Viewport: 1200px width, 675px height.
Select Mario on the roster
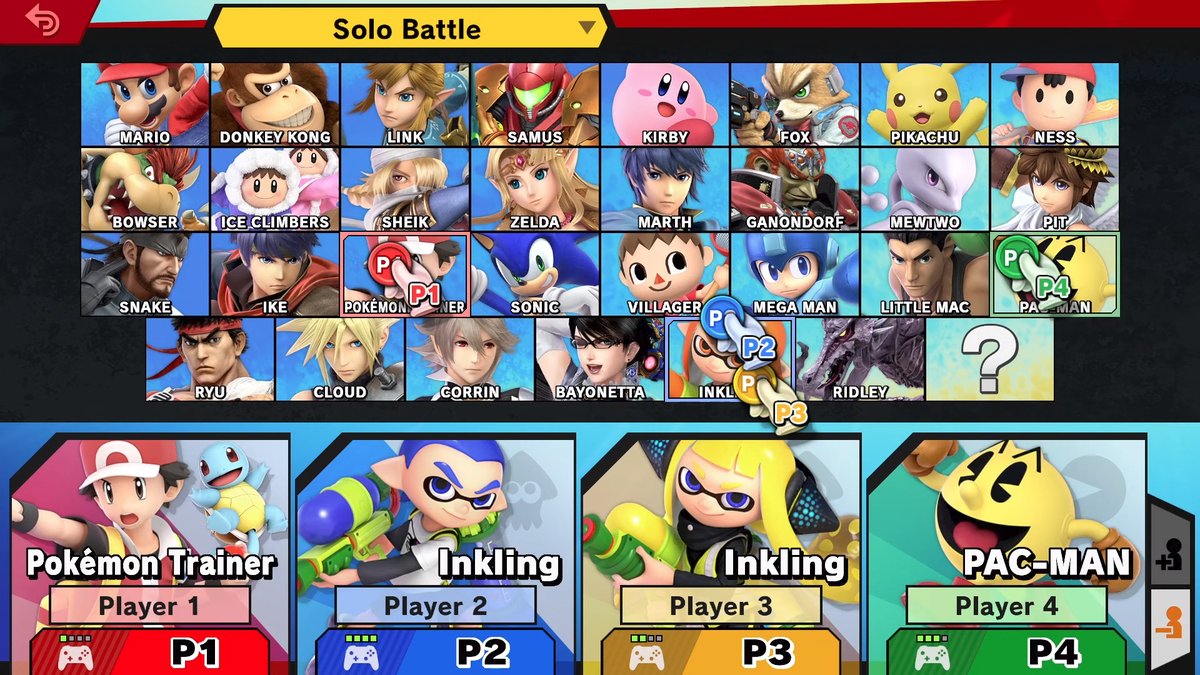[145, 104]
